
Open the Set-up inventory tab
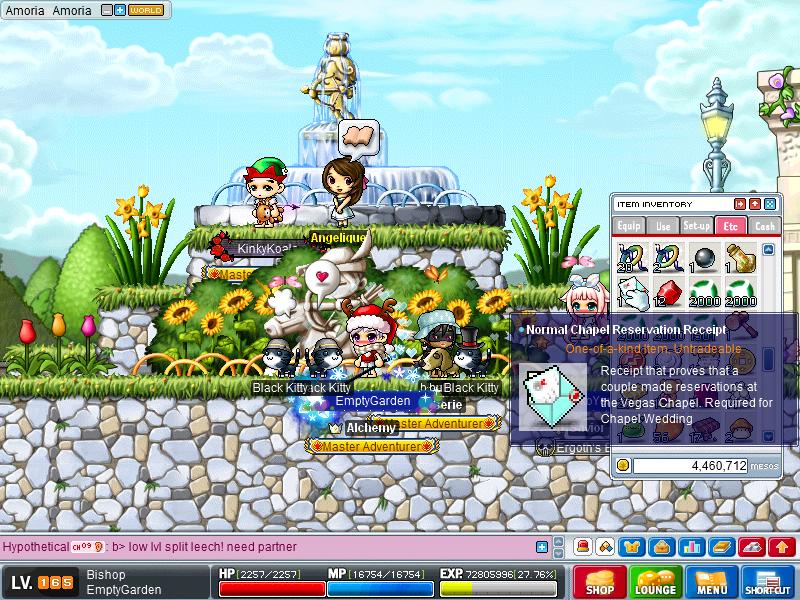pyautogui.click(x=696, y=226)
